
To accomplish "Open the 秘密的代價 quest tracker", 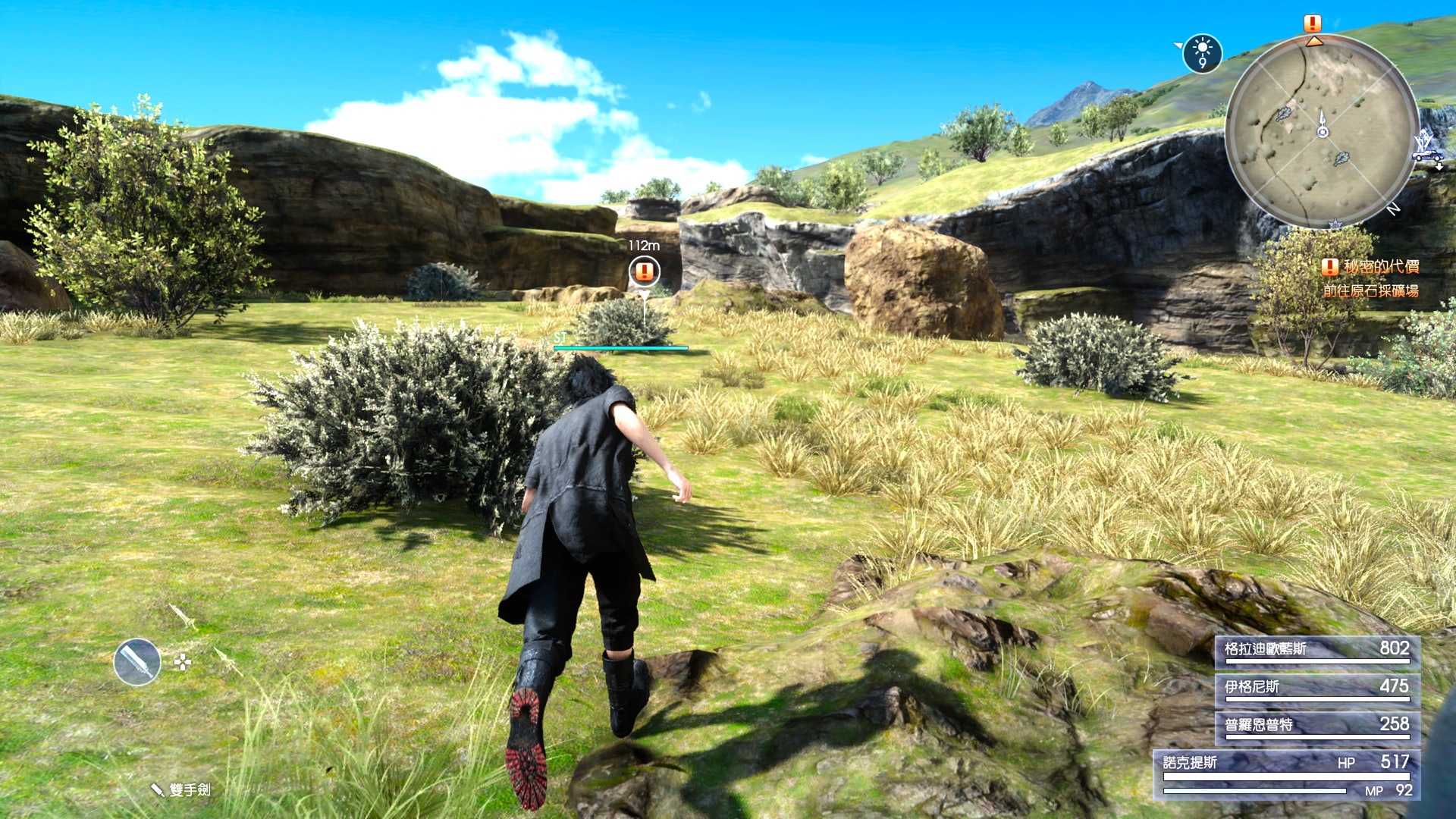I will coord(1371,267).
